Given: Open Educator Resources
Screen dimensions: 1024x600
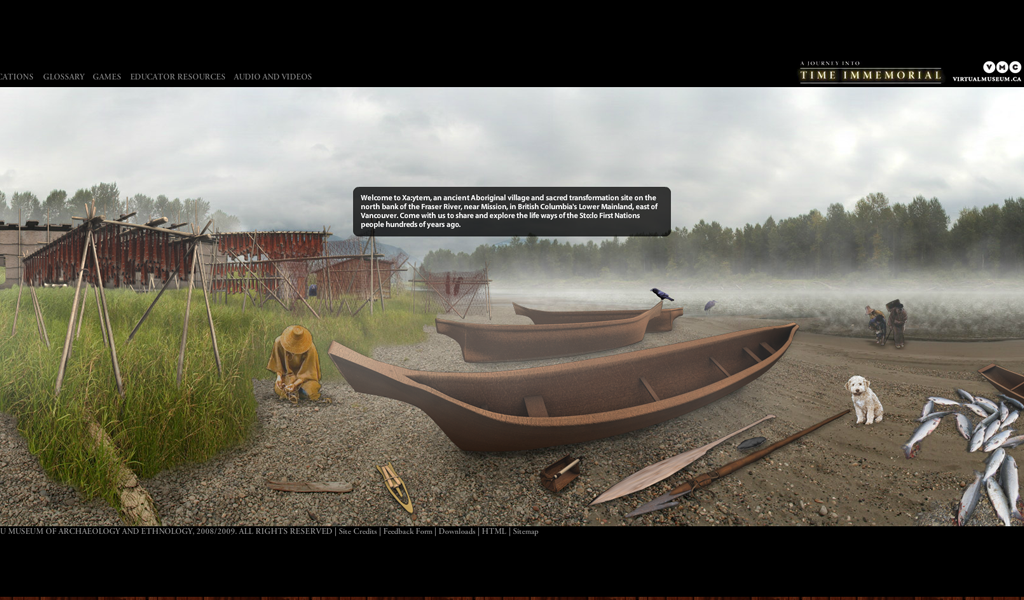Looking at the screenshot, I should coord(177,77).
